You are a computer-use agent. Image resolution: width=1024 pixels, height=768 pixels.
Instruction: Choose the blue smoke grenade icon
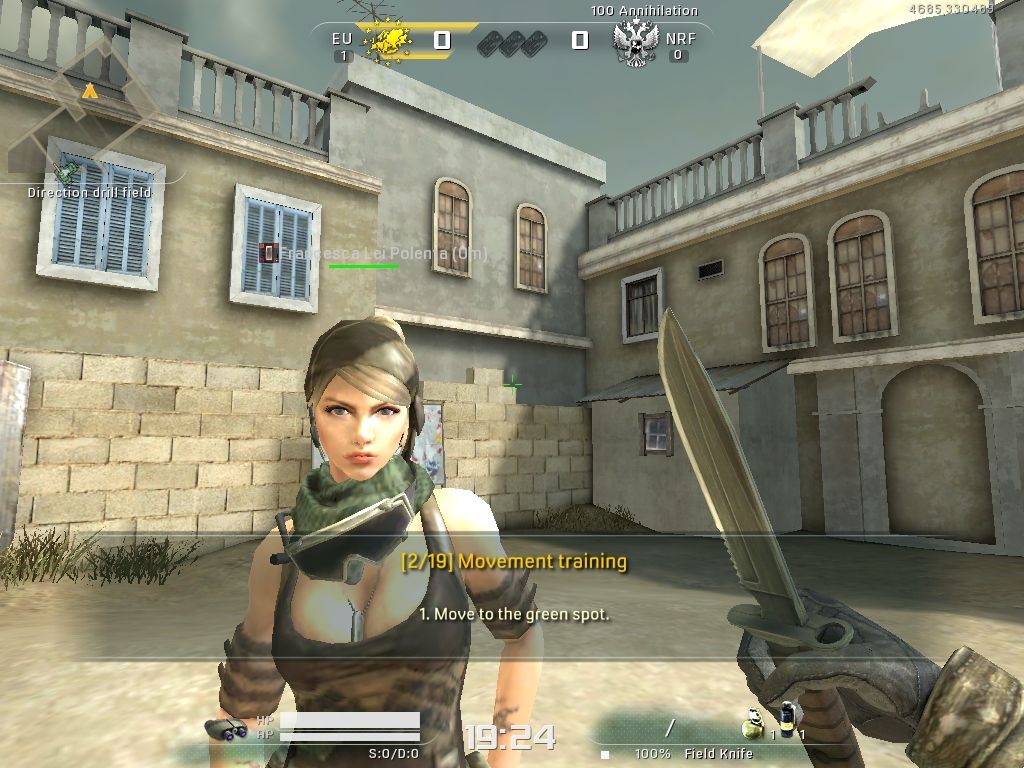[788, 719]
